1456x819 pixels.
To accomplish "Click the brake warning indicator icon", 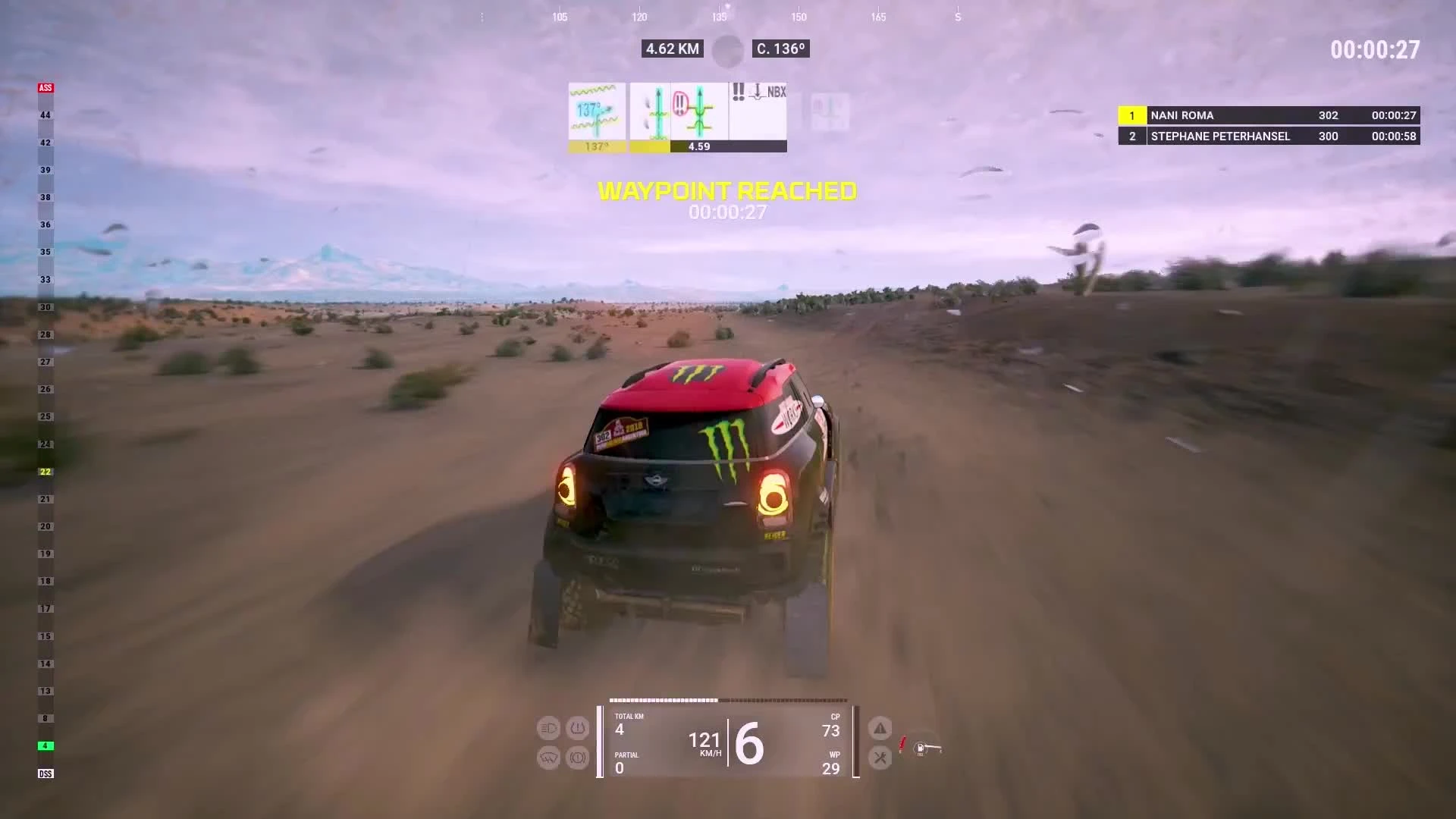I will [578, 758].
